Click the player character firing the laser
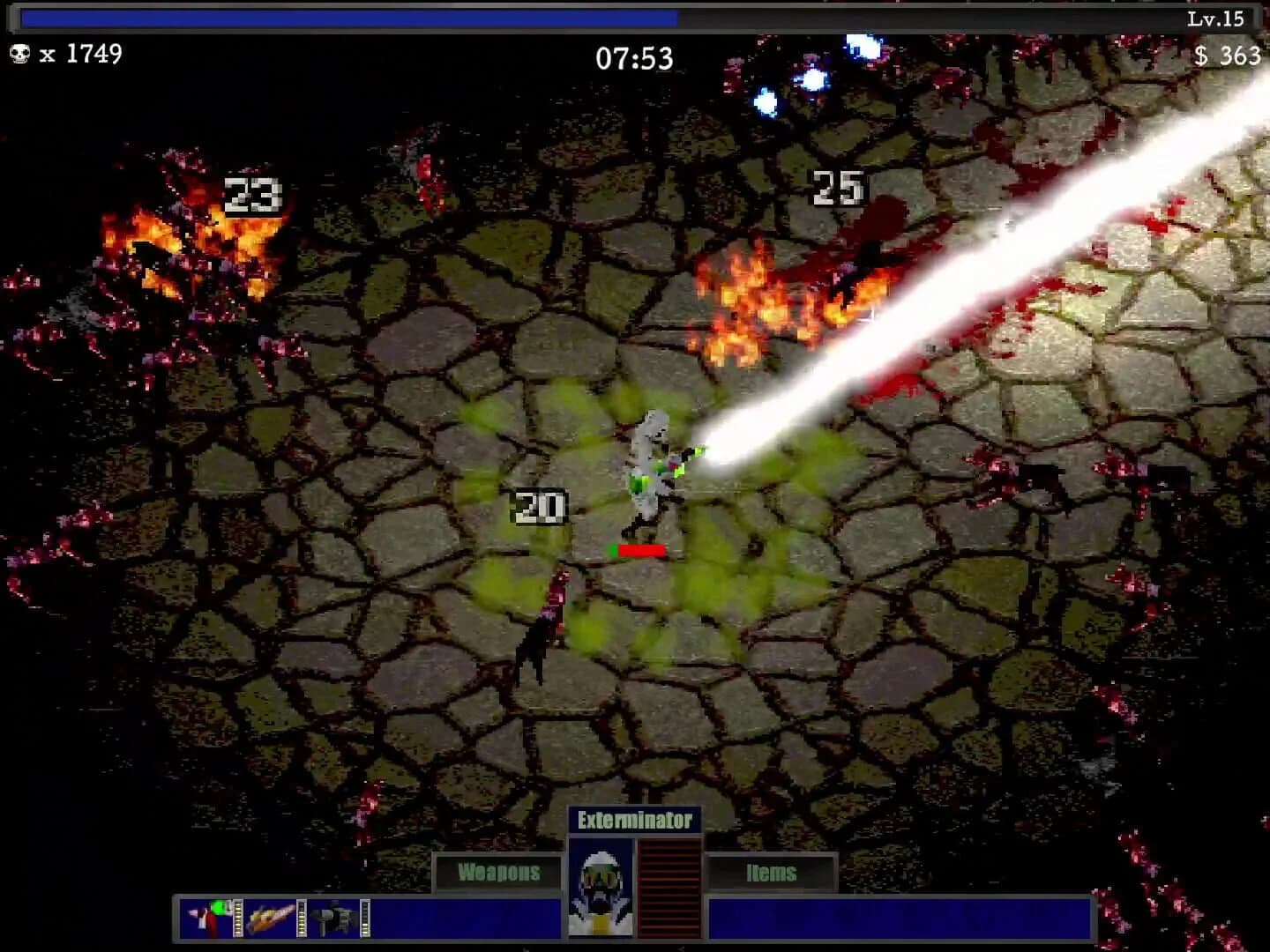The height and width of the screenshot is (952, 1270). pyautogui.click(x=649, y=467)
